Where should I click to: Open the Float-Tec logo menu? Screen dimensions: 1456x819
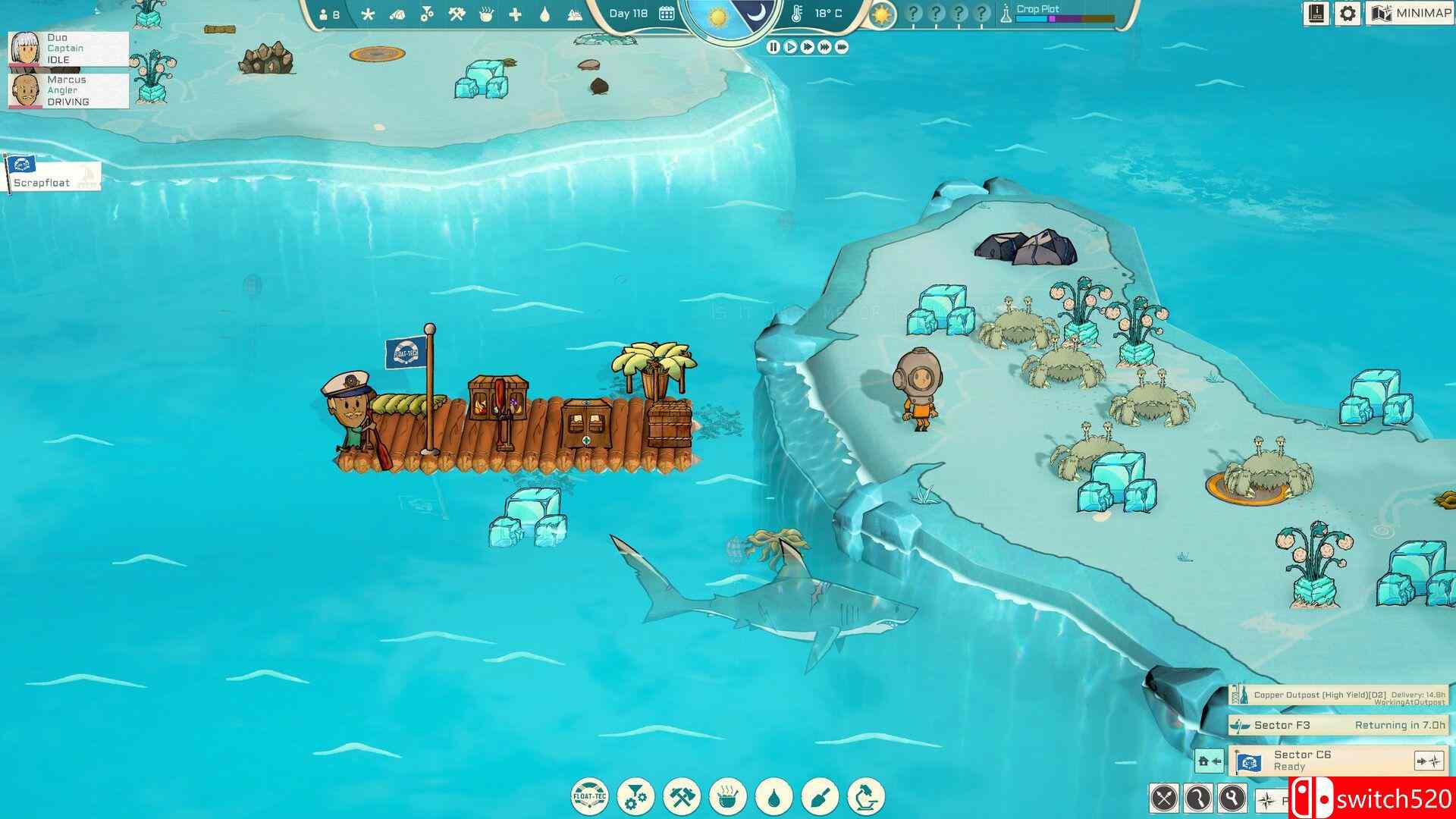pos(590,795)
